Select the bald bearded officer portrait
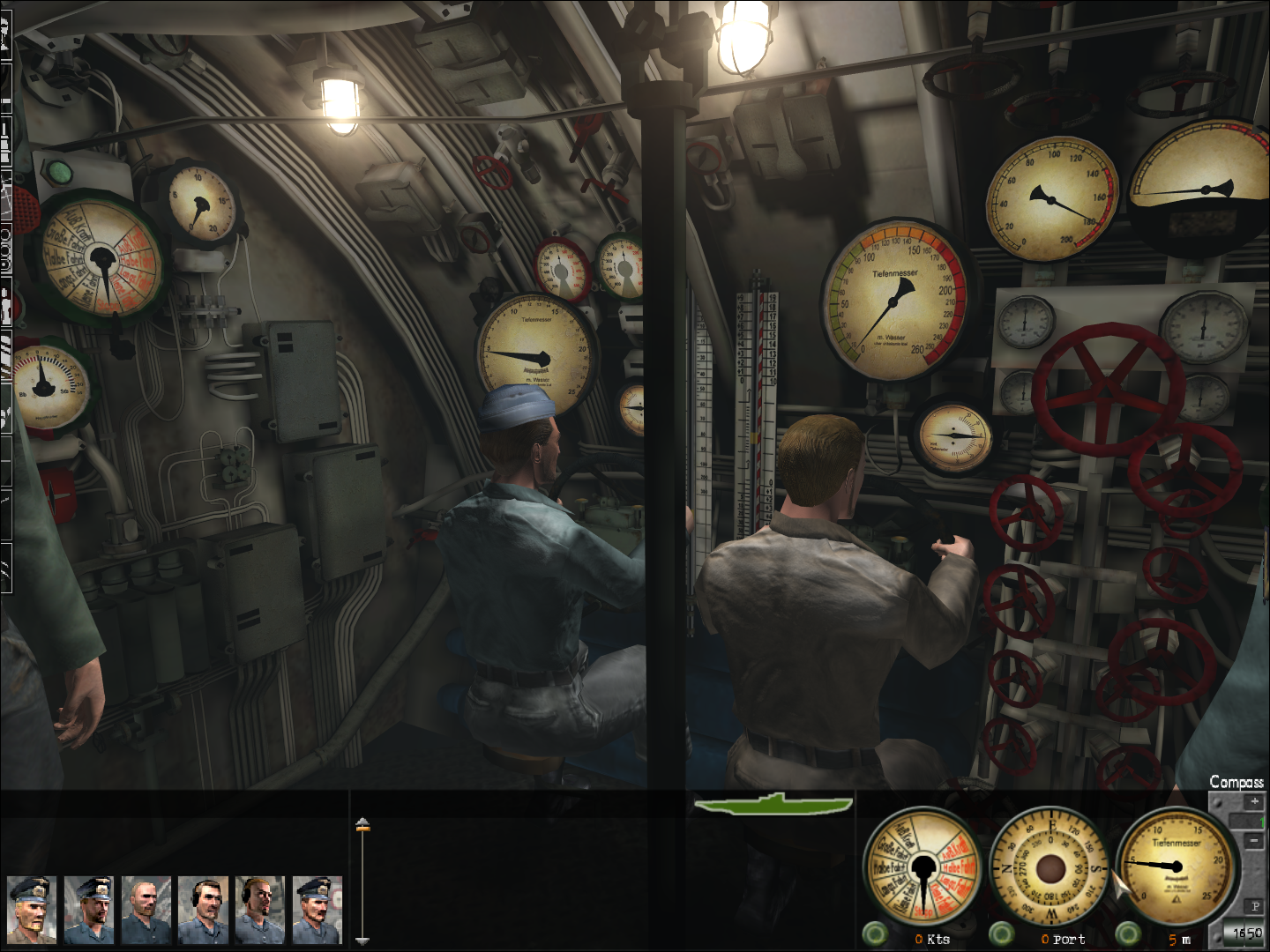The image size is (1270, 952). click(x=146, y=910)
